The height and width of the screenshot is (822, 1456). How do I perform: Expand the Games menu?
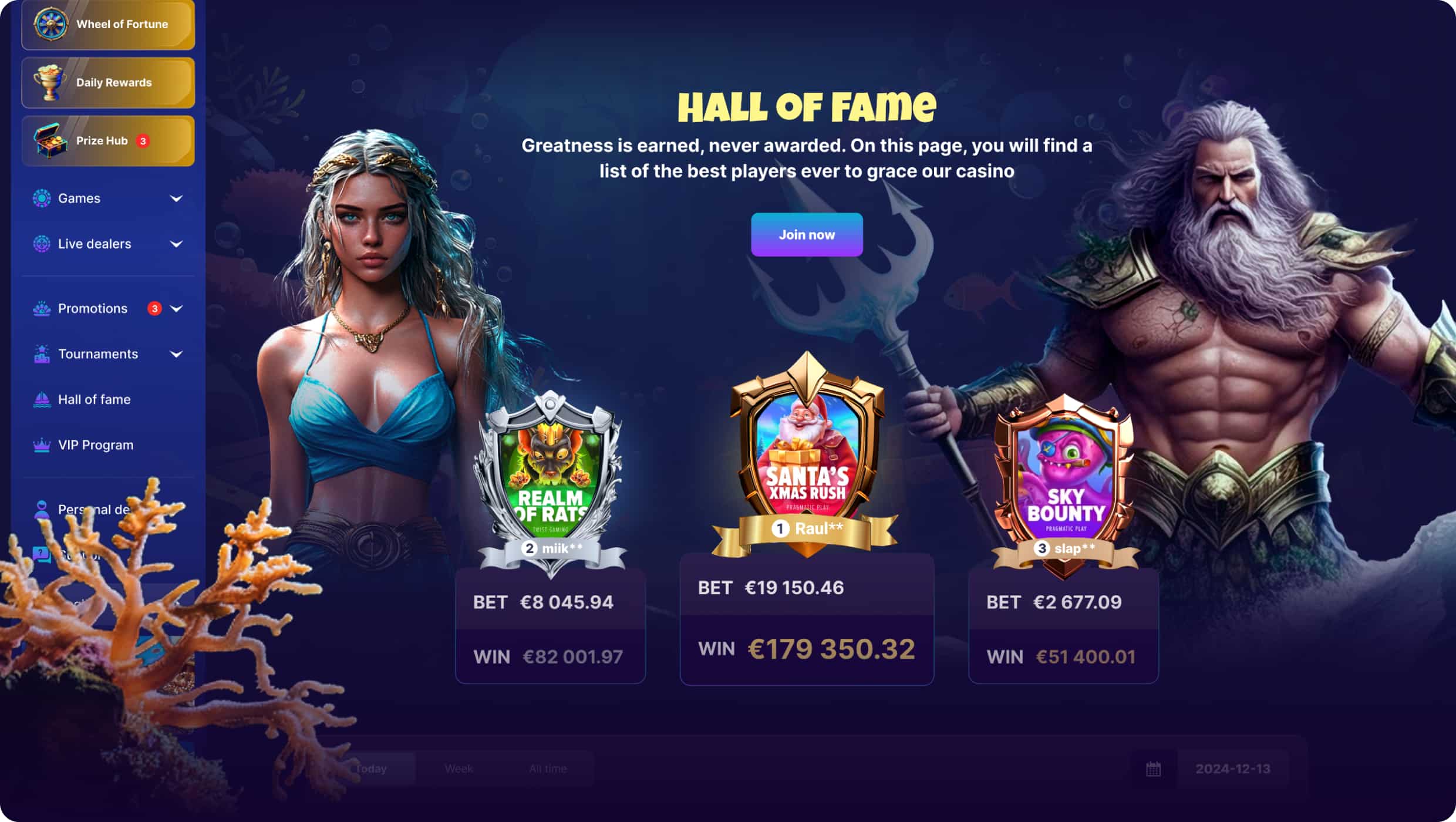pyautogui.click(x=178, y=198)
